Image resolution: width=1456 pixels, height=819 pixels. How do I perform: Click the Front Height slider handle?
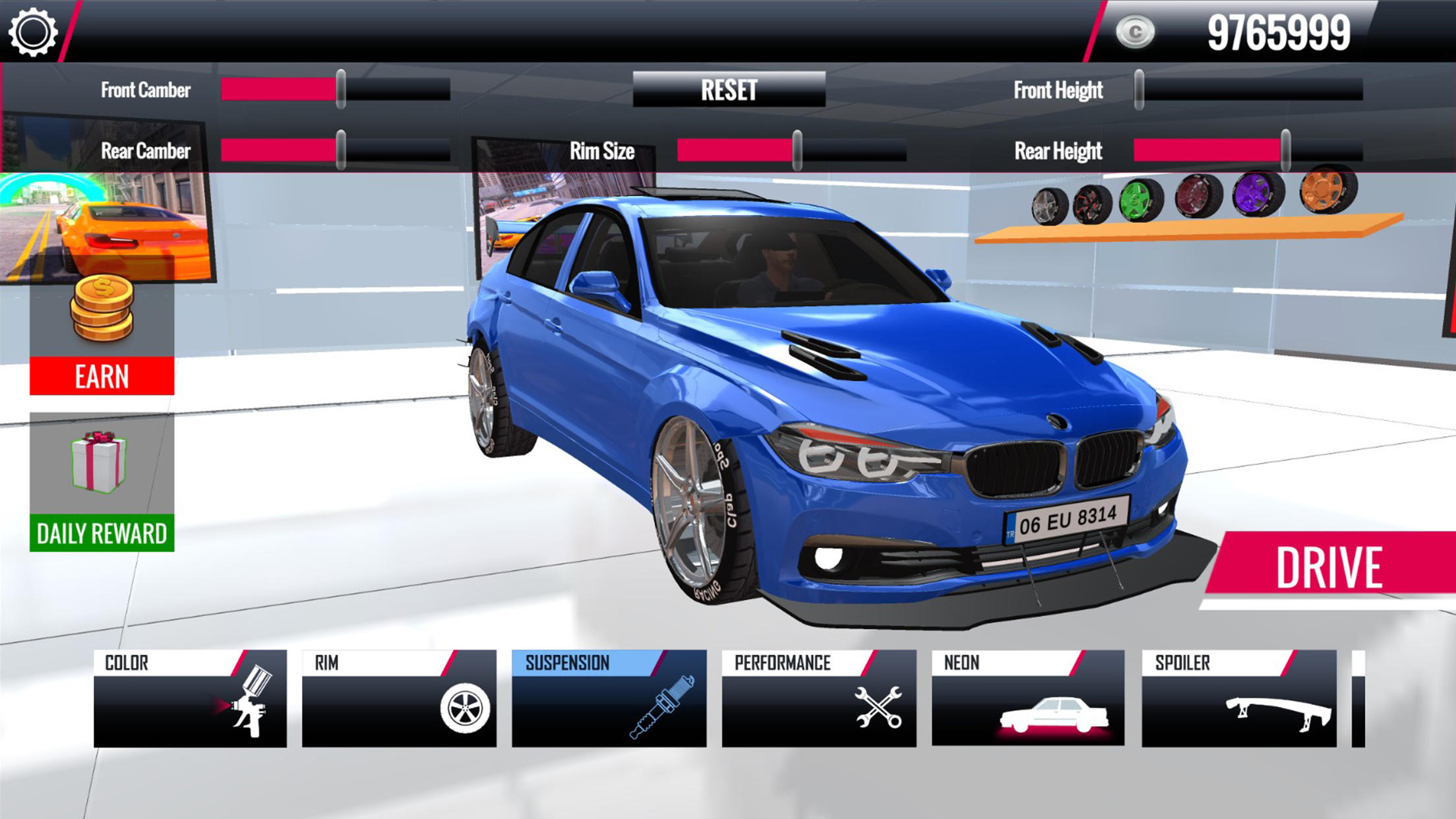1139,89
